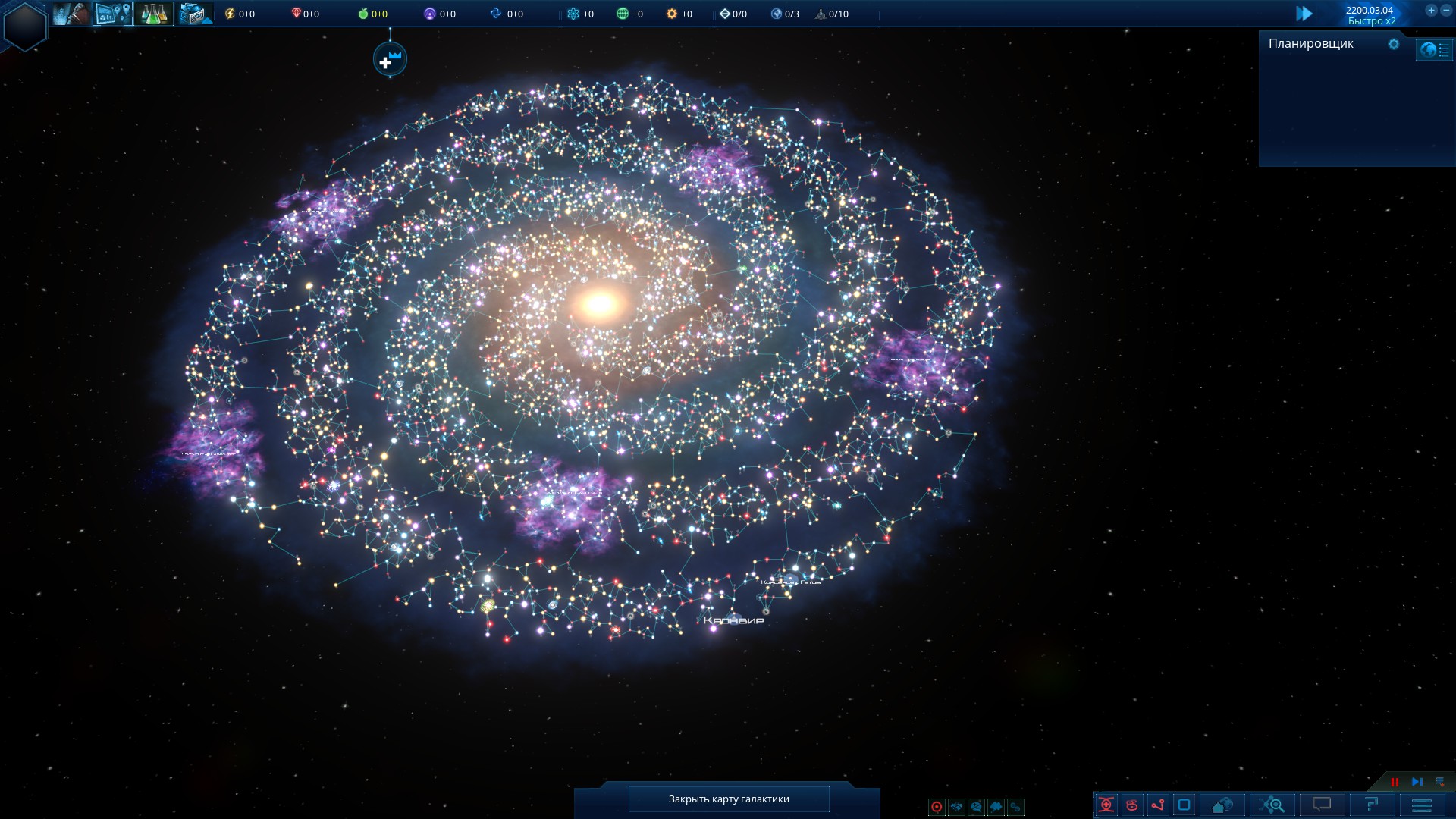This screenshot has height=819, width=1456.
Task: Select the handshake diplomatic map mode
Action: tap(956, 807)
